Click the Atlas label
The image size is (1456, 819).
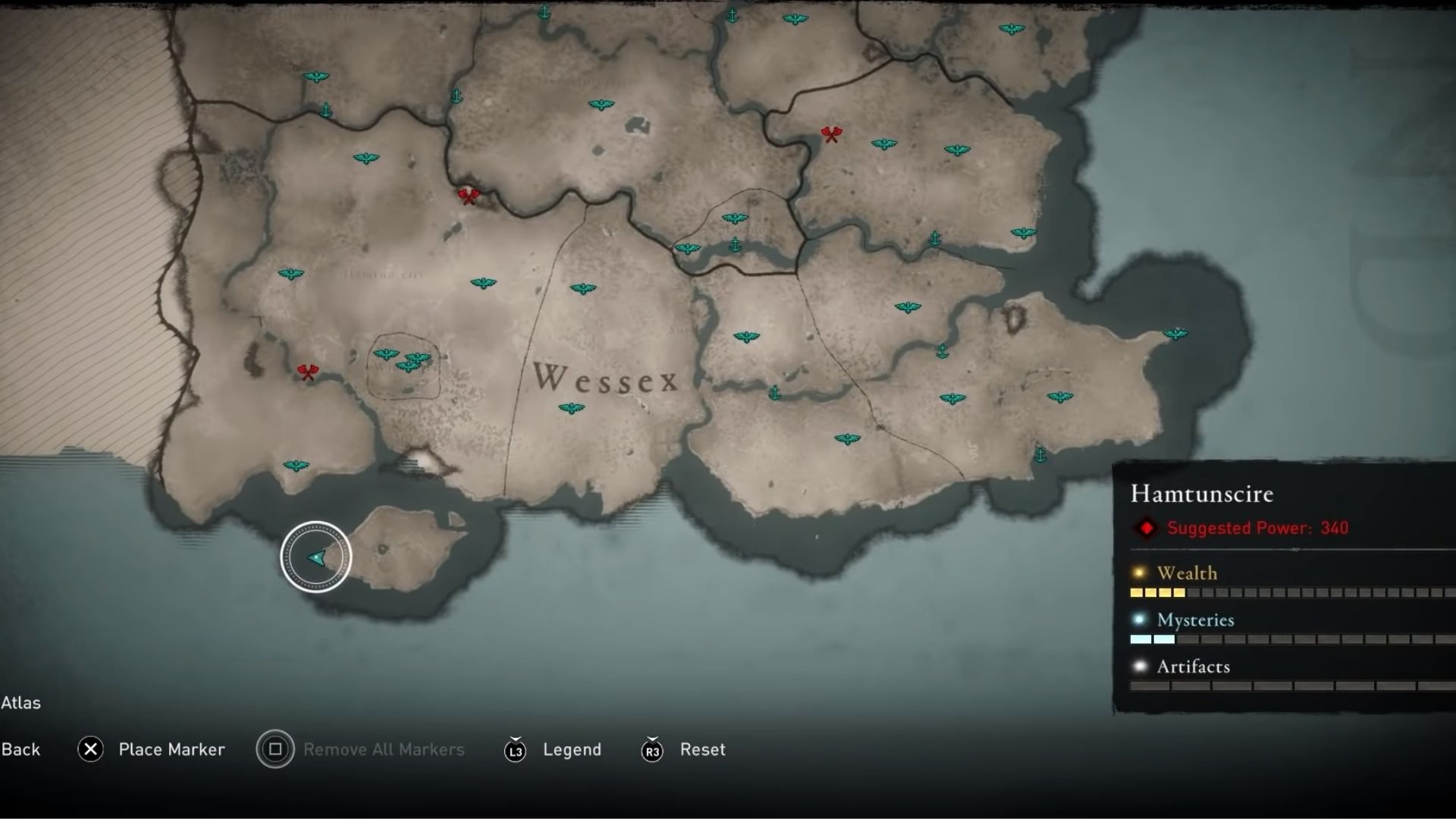click(20, 703)
